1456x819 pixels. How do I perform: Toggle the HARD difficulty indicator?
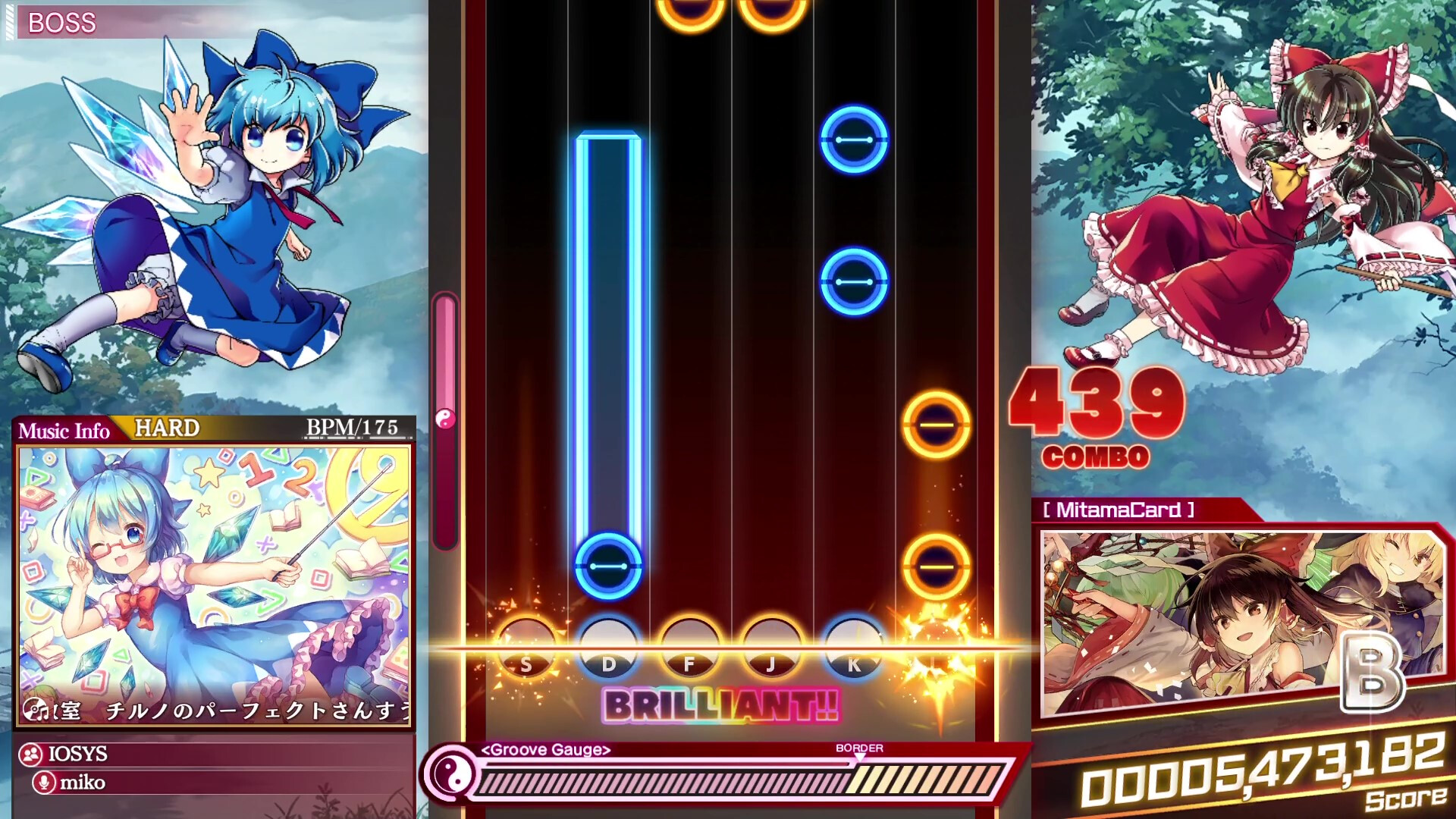click(165, 428)
